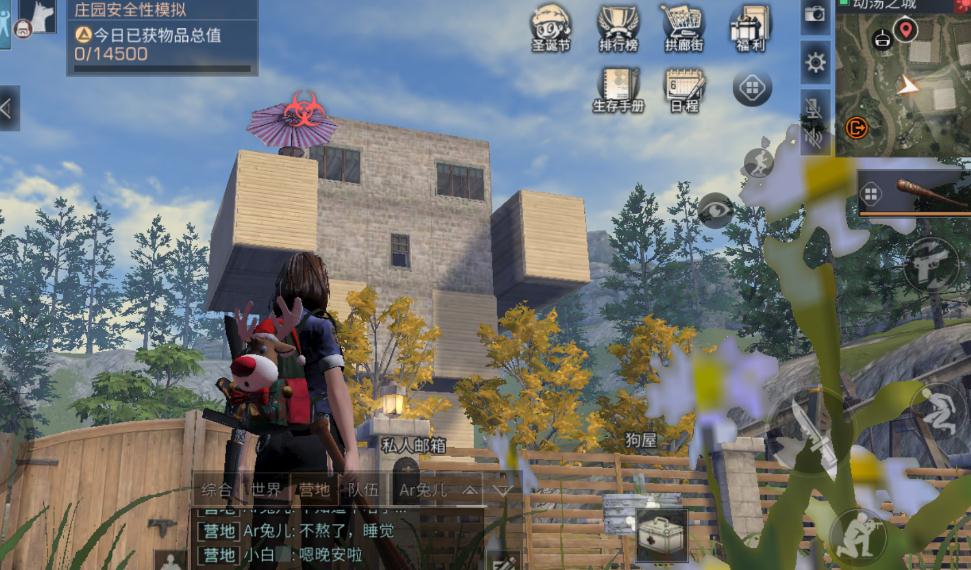Viewport: 971px width, 570px height.
Task: Use the first aid kit item
Action: pyautogui.click(x=661, y=533)
